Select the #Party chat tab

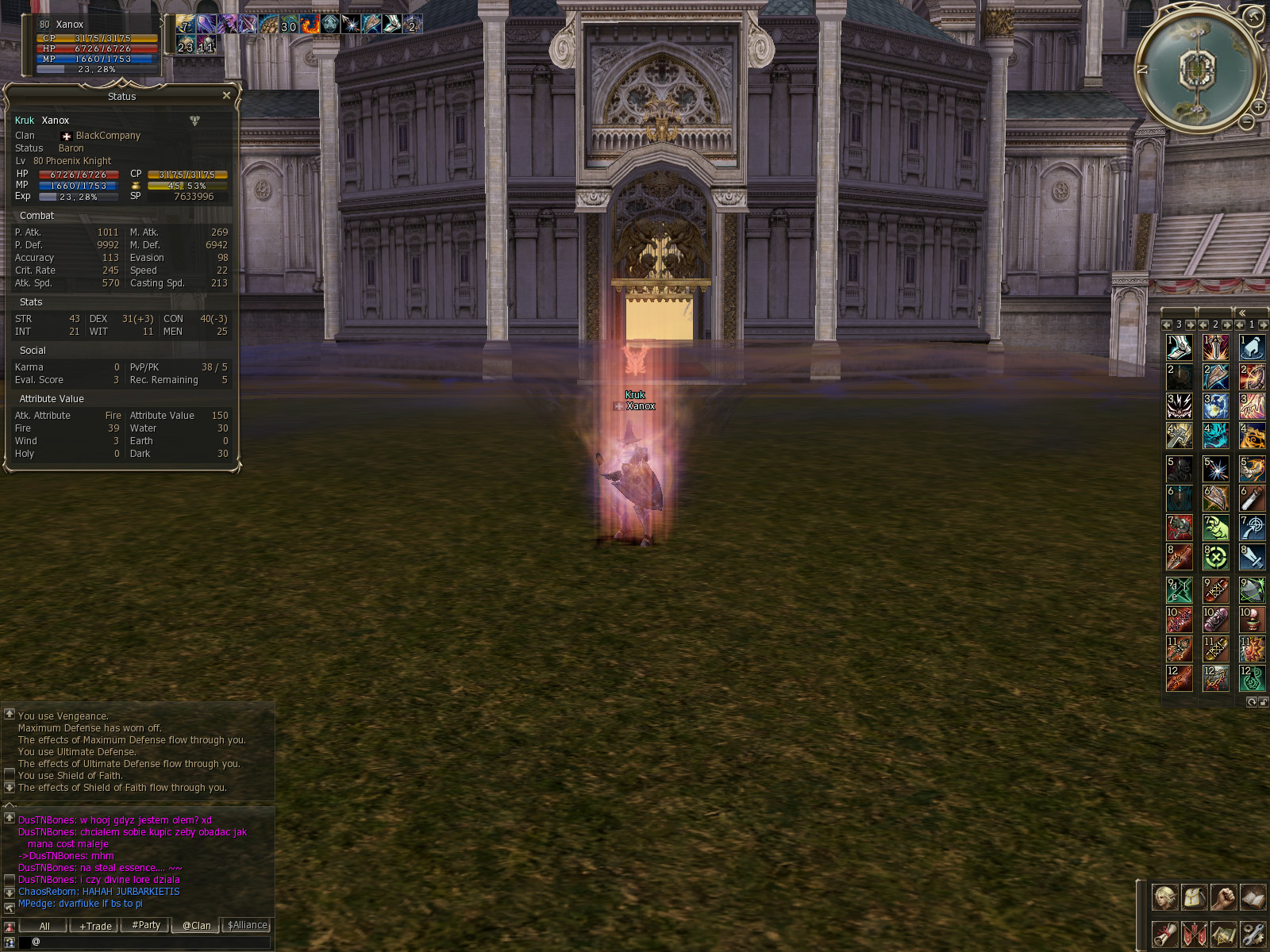click(146, 926)
